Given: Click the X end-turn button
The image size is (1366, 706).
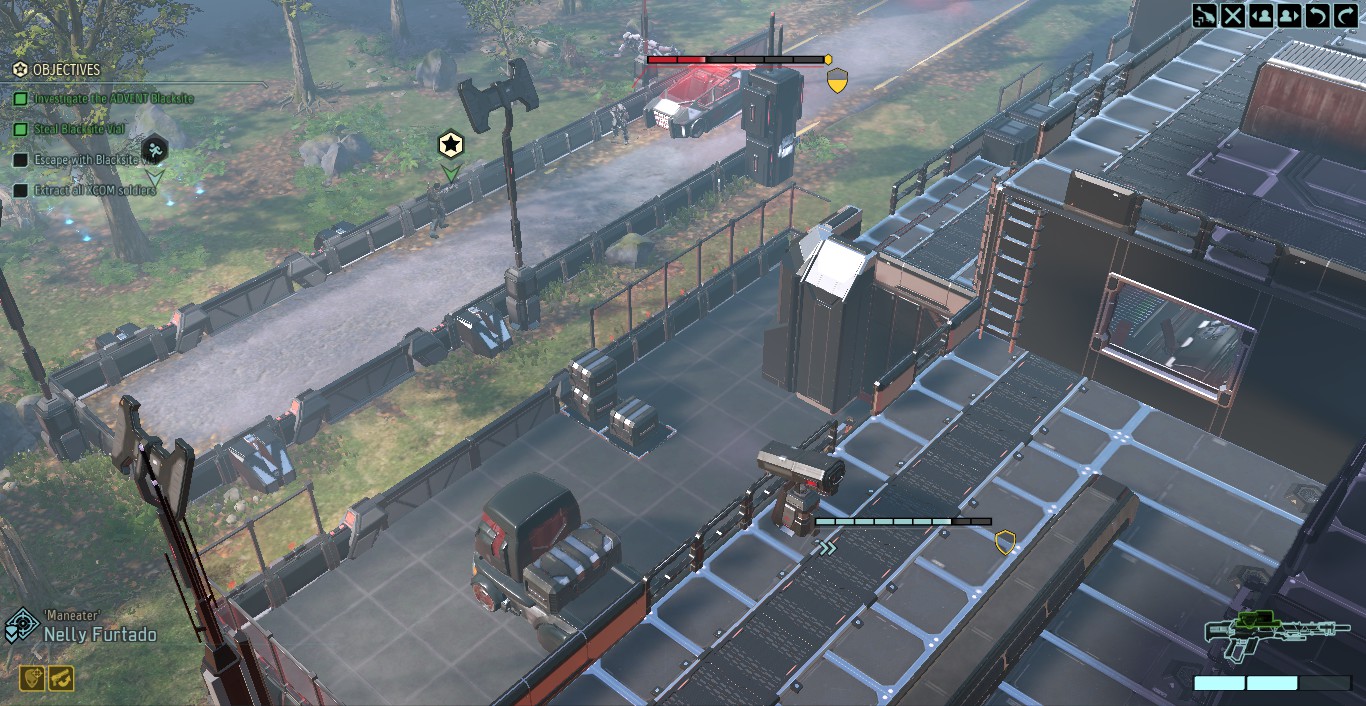Looking at the screenshot, I should point(1233,15).
